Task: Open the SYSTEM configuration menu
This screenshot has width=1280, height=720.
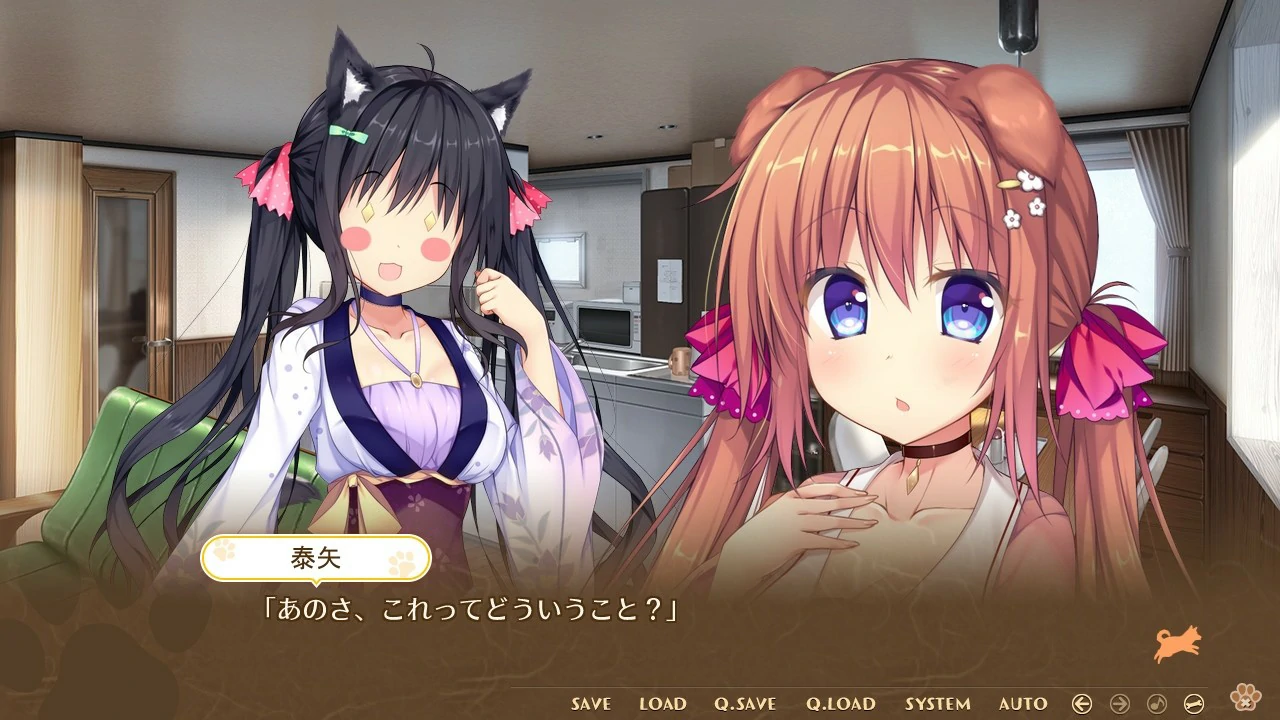Action: coord(938,703)
